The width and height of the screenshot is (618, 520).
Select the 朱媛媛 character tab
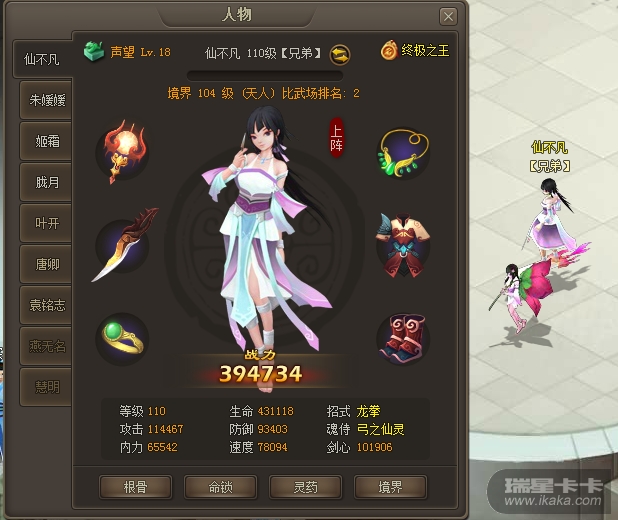tap(46, 100)
